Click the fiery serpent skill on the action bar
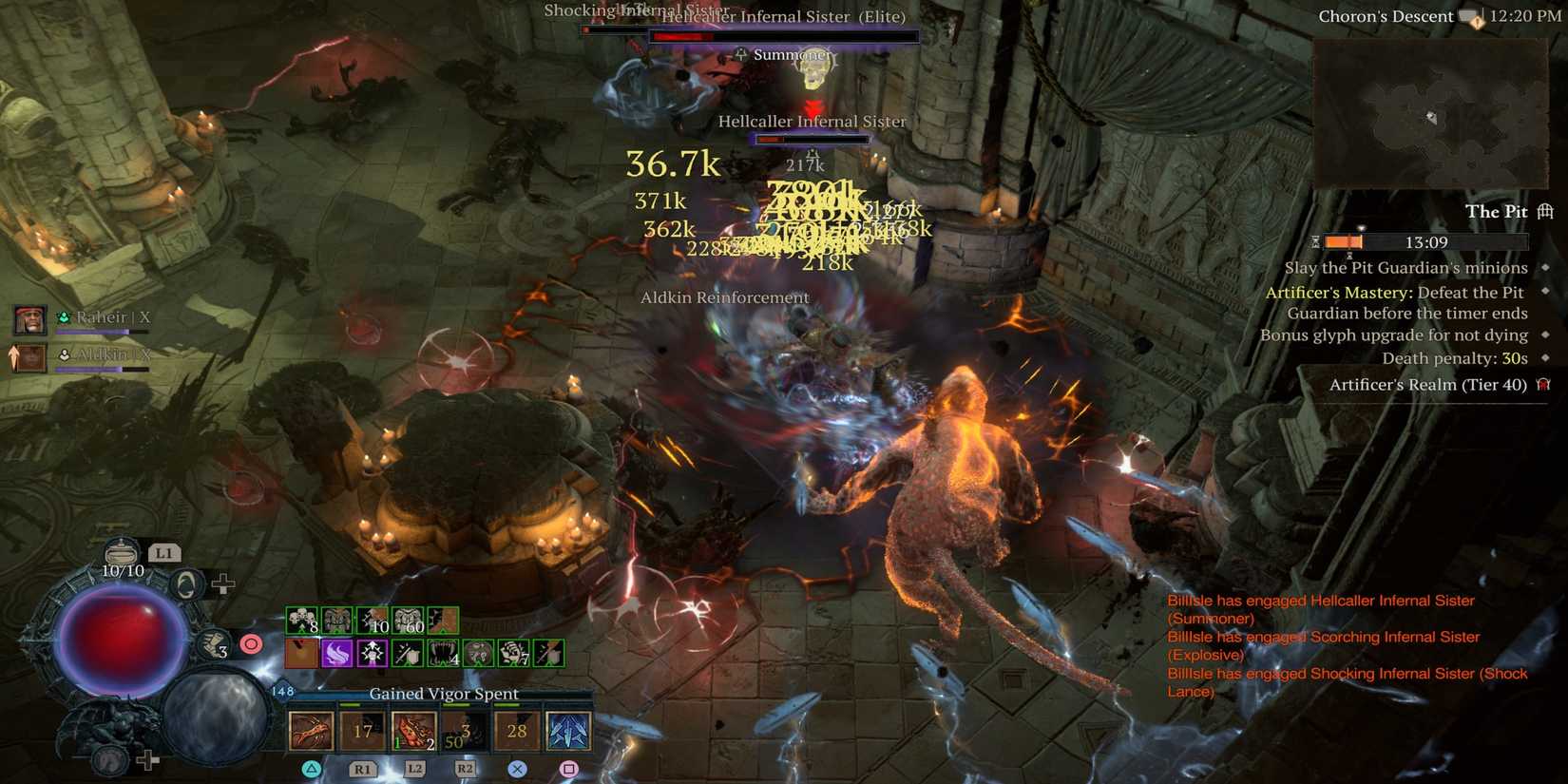This screenshot has width=1568, height=784. [311, 731]
